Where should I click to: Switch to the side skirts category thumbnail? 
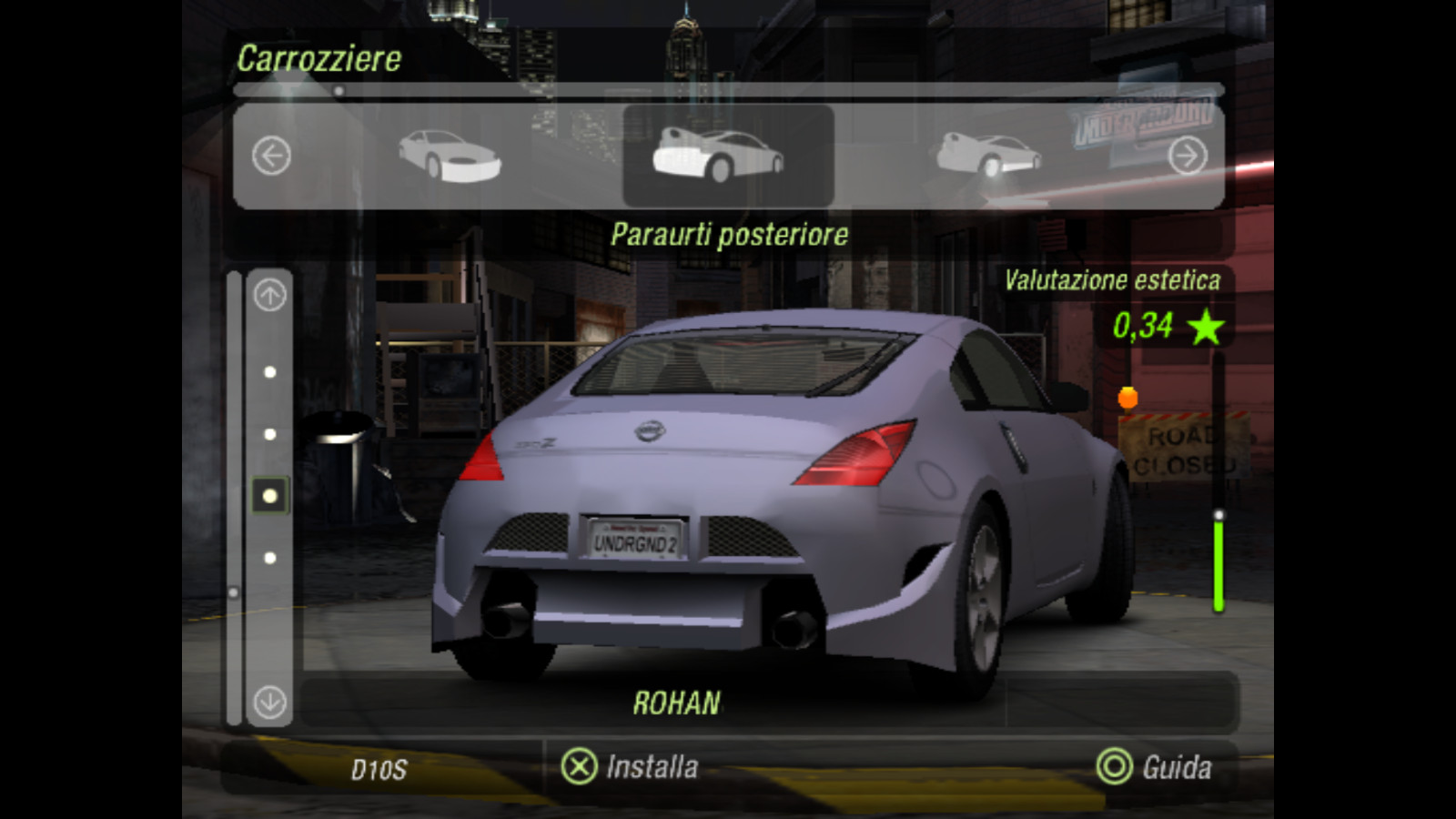click(x=988, y=156)
